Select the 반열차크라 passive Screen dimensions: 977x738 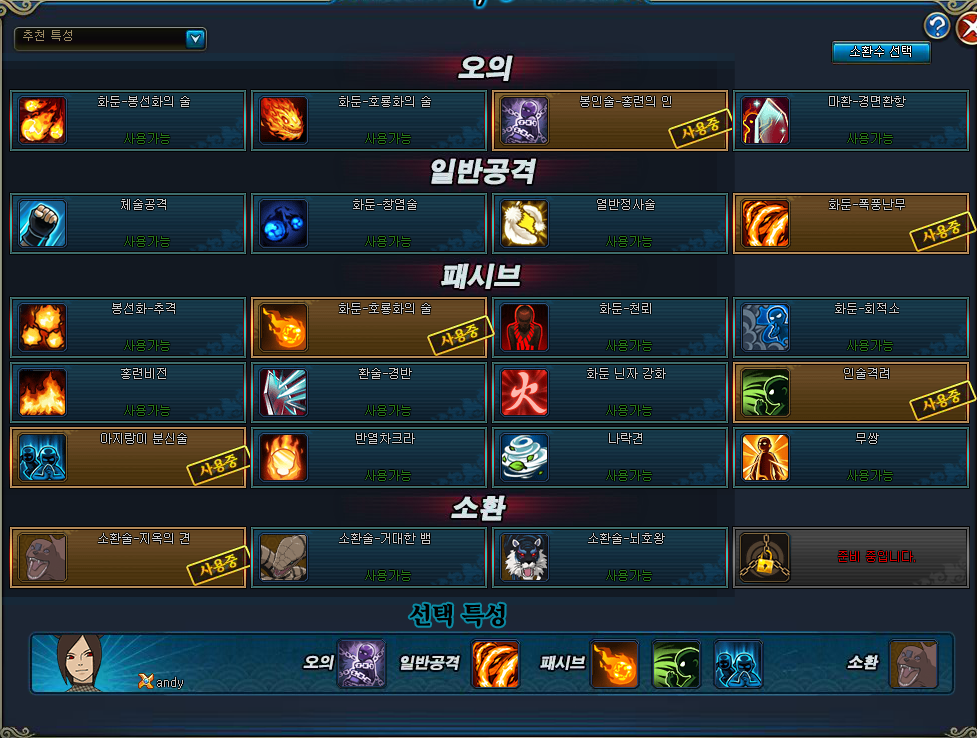pos(369,457)
